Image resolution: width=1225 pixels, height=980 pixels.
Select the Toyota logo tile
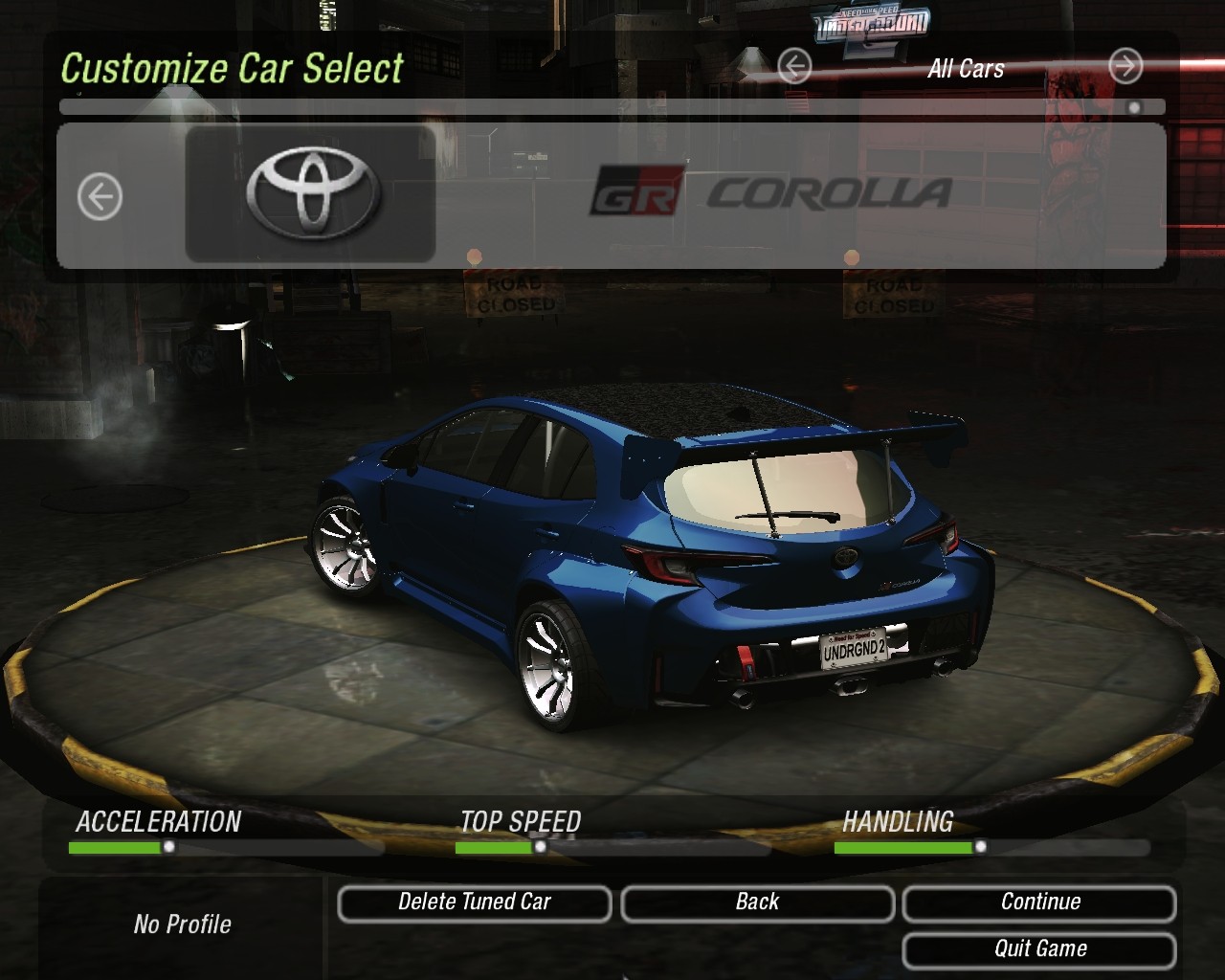pyautogui.click(x=311, y=193)
